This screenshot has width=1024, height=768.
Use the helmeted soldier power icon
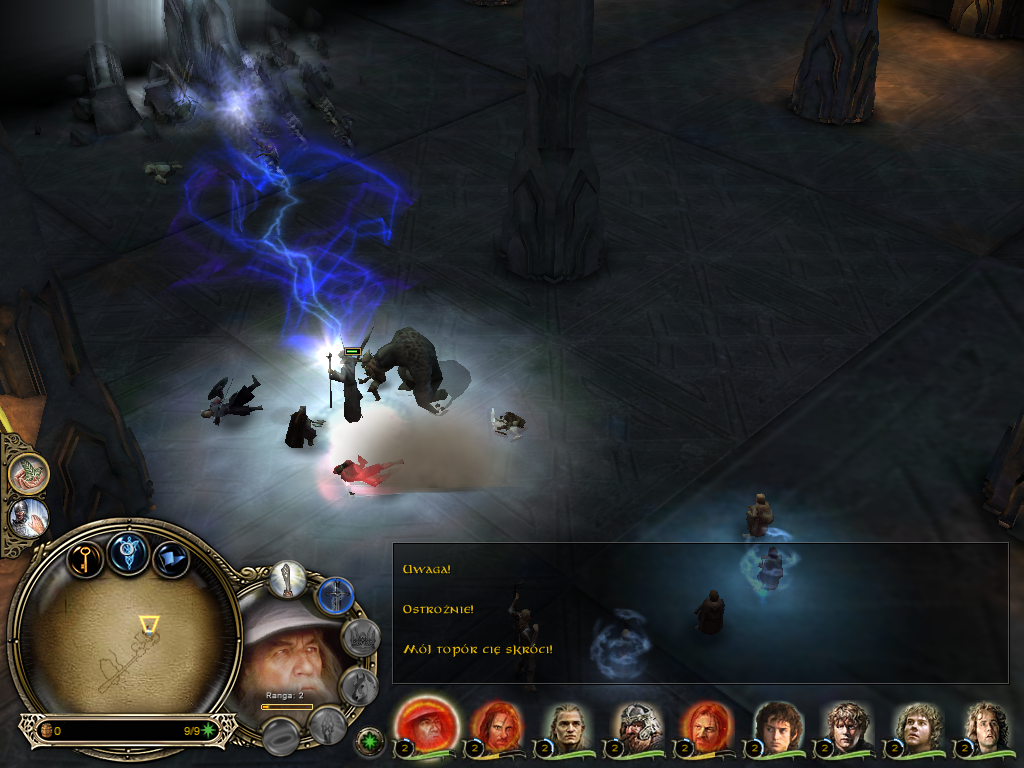click(27, 518)
